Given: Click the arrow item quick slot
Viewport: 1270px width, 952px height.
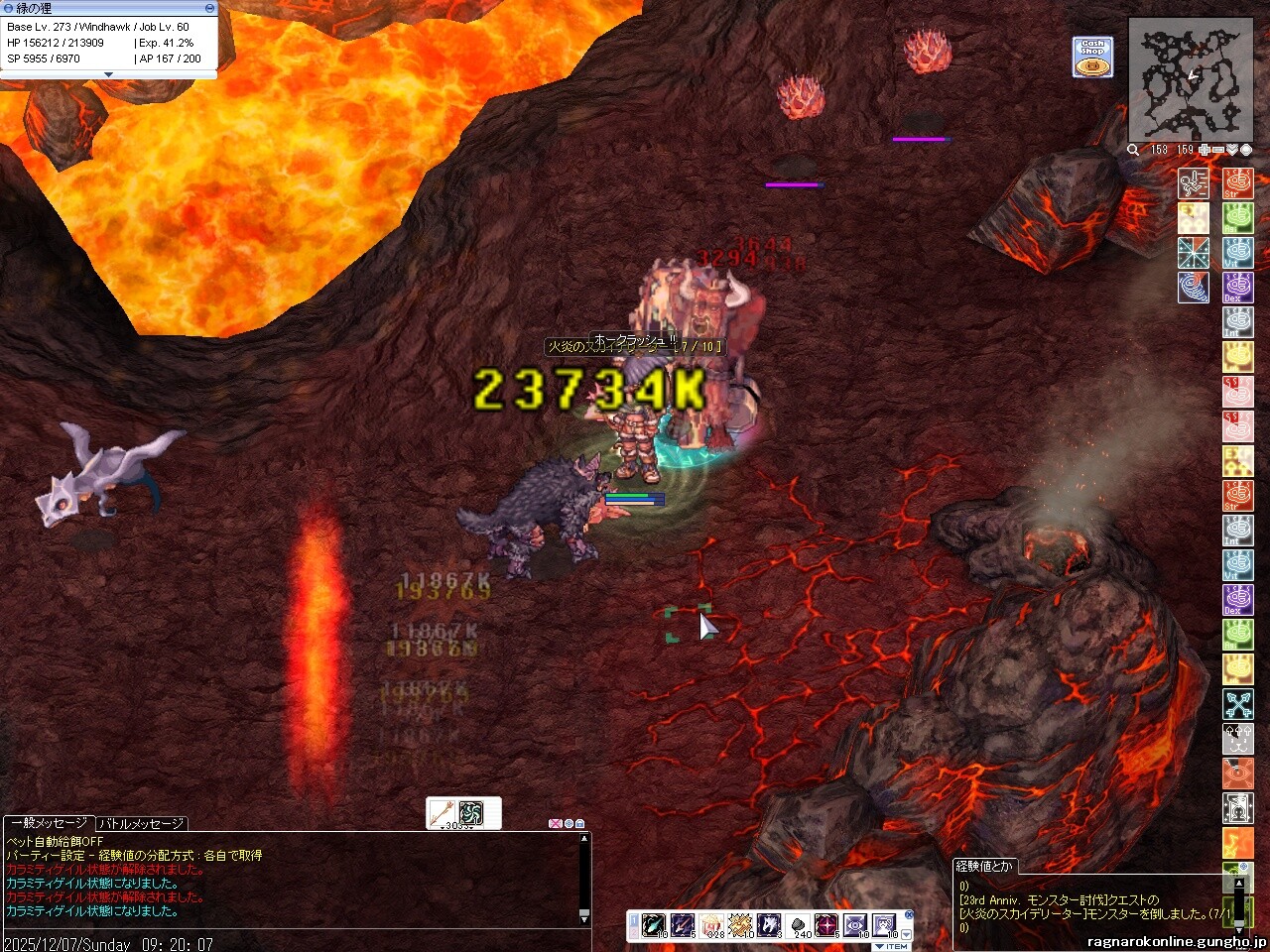Looking at the screenshot, I should coord(443,813).
